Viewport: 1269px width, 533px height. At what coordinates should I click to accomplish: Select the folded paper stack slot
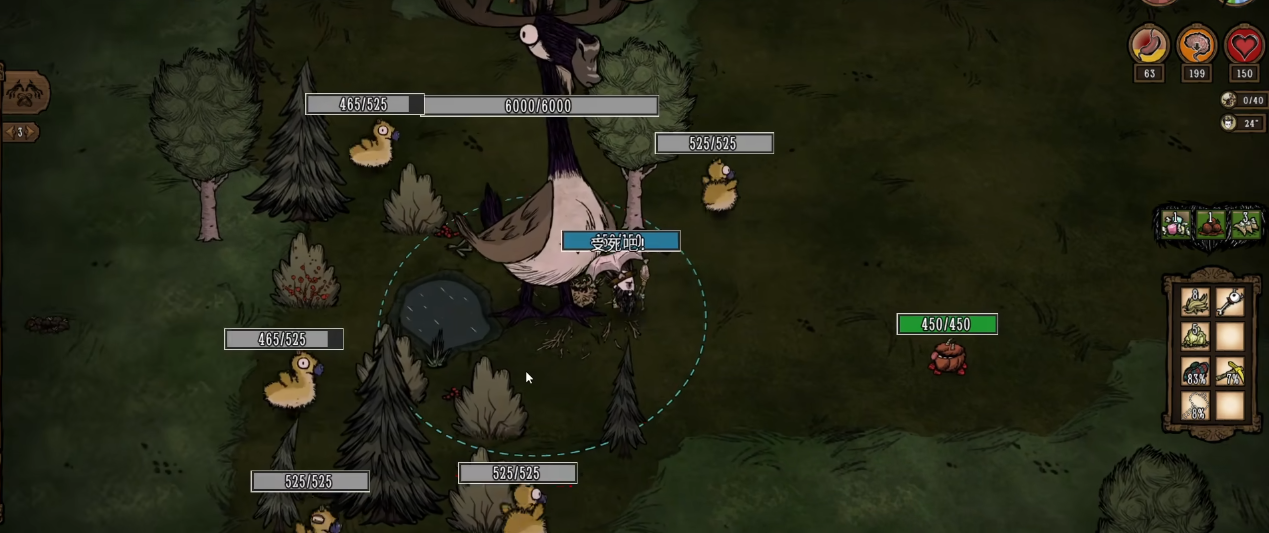[x=1245, y=224]
